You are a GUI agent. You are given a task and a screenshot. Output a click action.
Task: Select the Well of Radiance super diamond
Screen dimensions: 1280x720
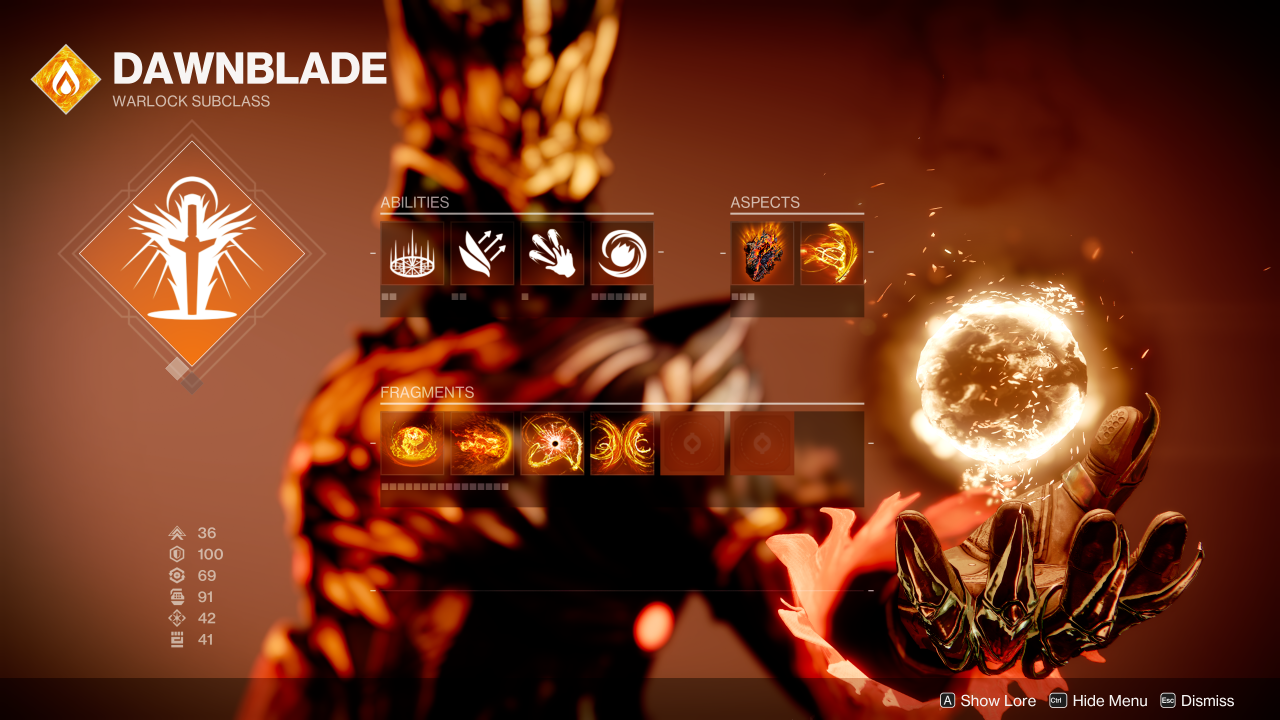[192, 253]
